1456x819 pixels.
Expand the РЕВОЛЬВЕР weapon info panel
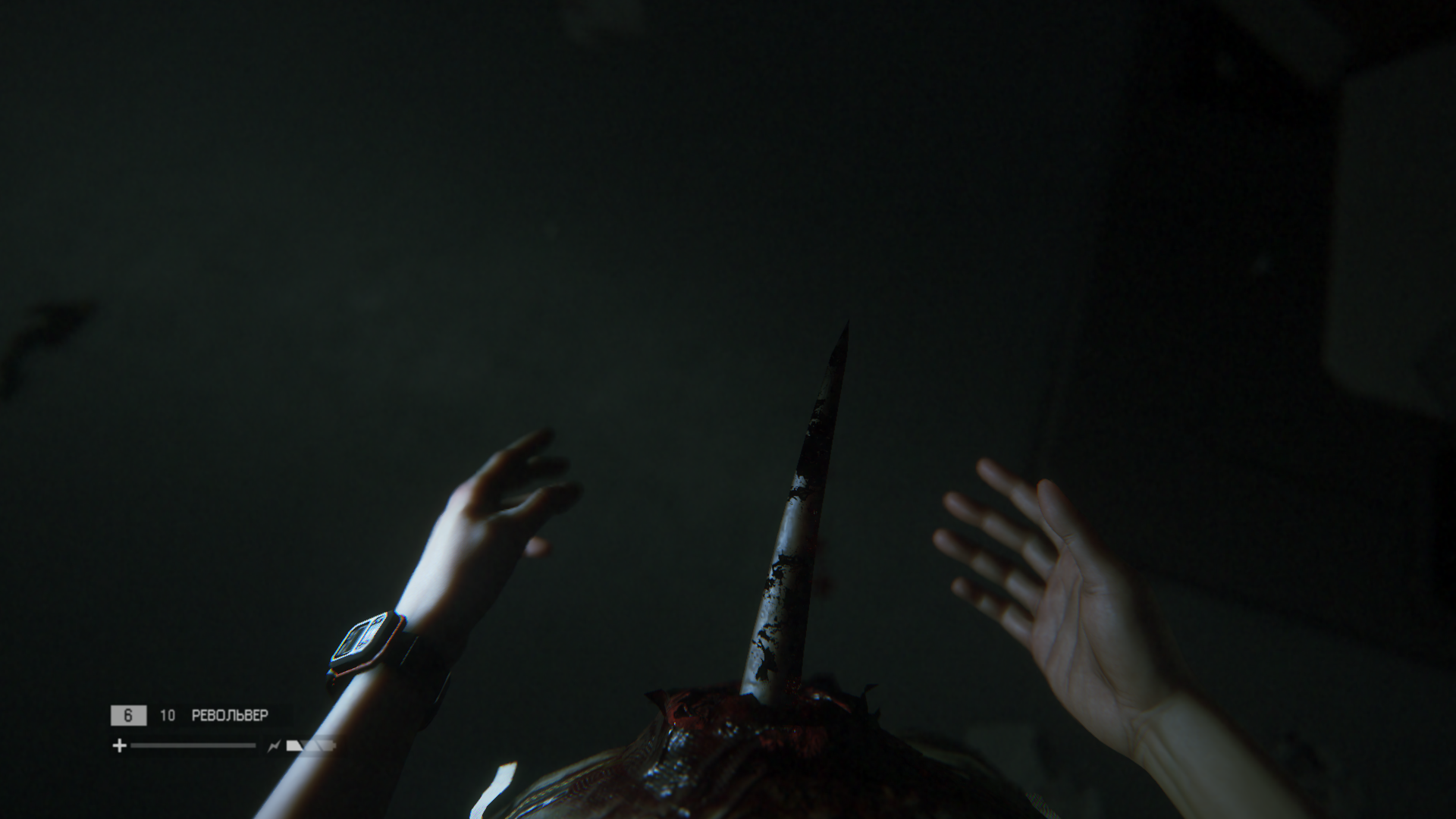point(231,715)
